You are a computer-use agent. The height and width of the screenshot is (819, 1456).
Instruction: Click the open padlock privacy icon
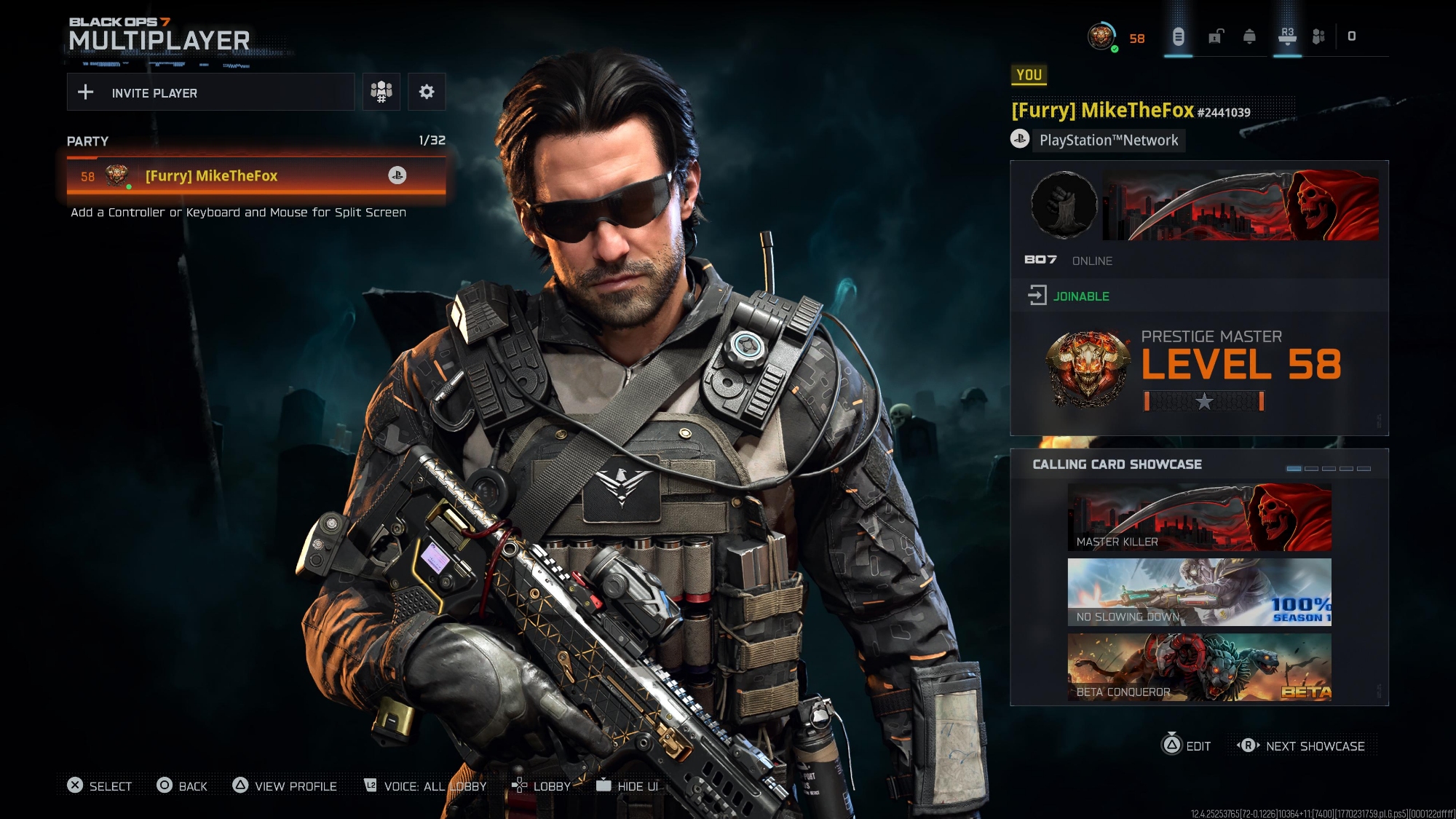click(1216, 36)
